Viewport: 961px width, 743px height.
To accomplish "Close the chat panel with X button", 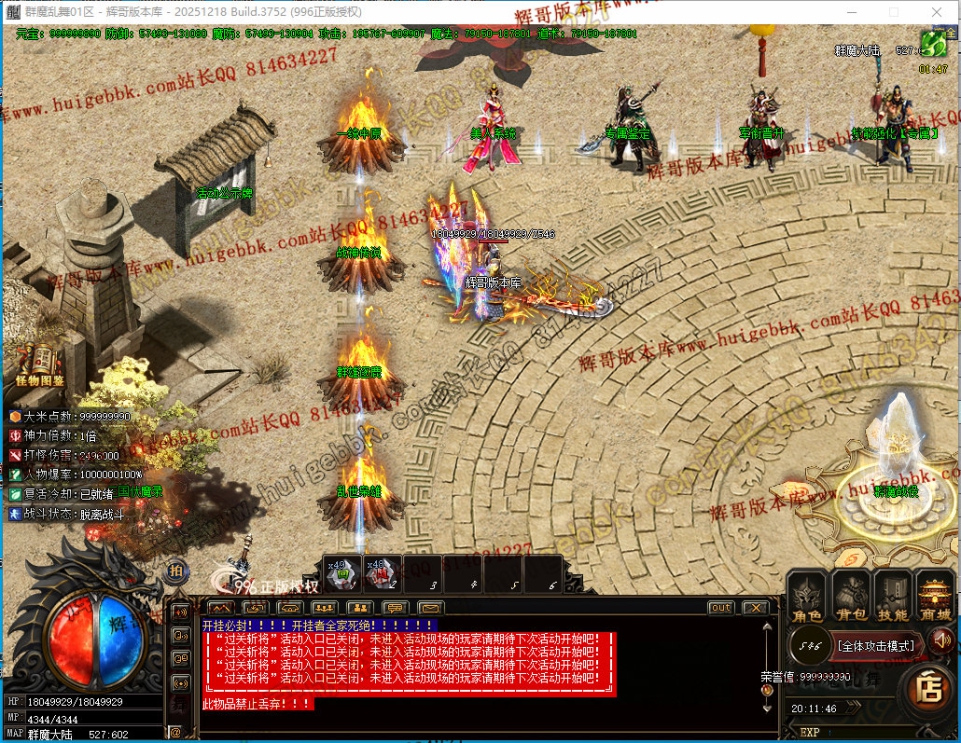I will (x=755, y=608).
